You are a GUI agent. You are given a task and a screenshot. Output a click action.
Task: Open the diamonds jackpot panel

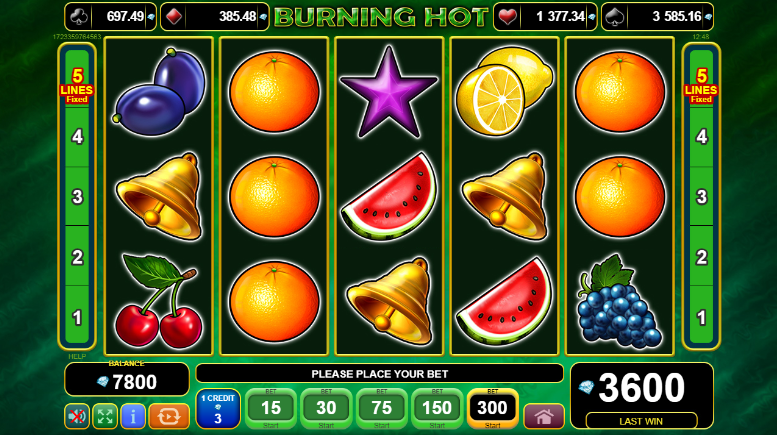(x=214, y=16)
